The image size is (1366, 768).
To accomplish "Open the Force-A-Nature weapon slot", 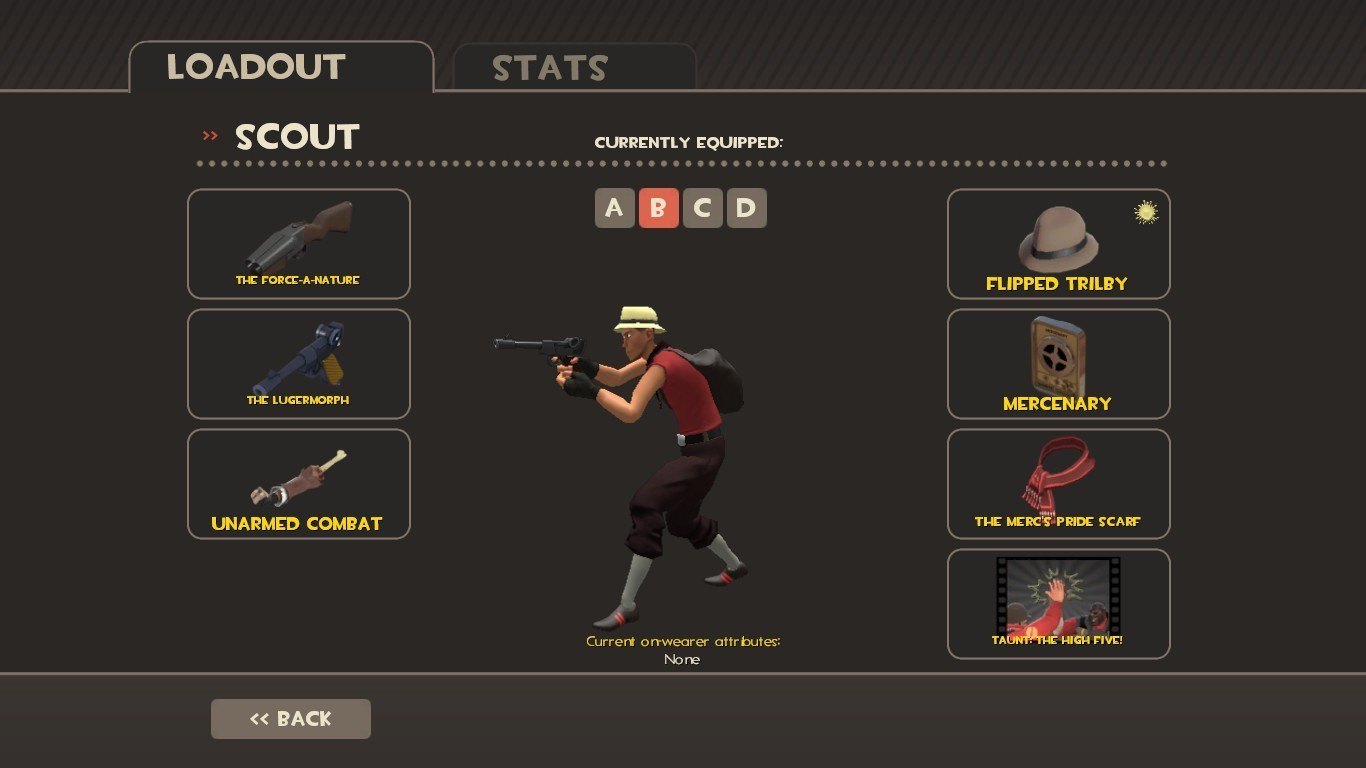I will [299, 244].
